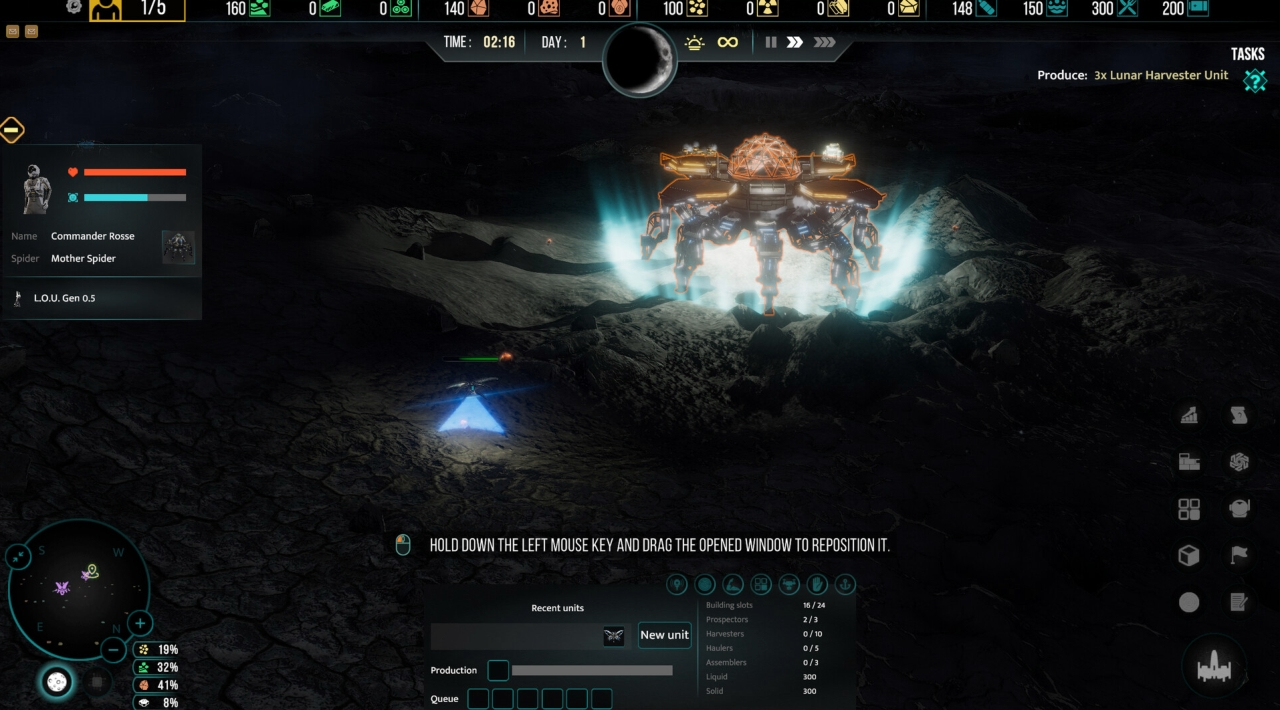The width and height of the screenshot is (1280, 710).
Task: Open the Lunar Harvester task tracker icon
Action: pyautogui.click(x=1254, y=81)
